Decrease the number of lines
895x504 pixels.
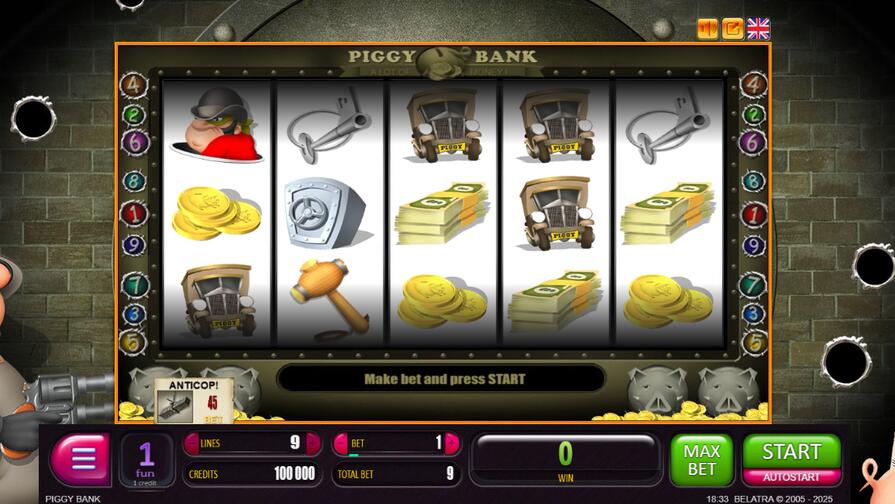pos(189,443)
